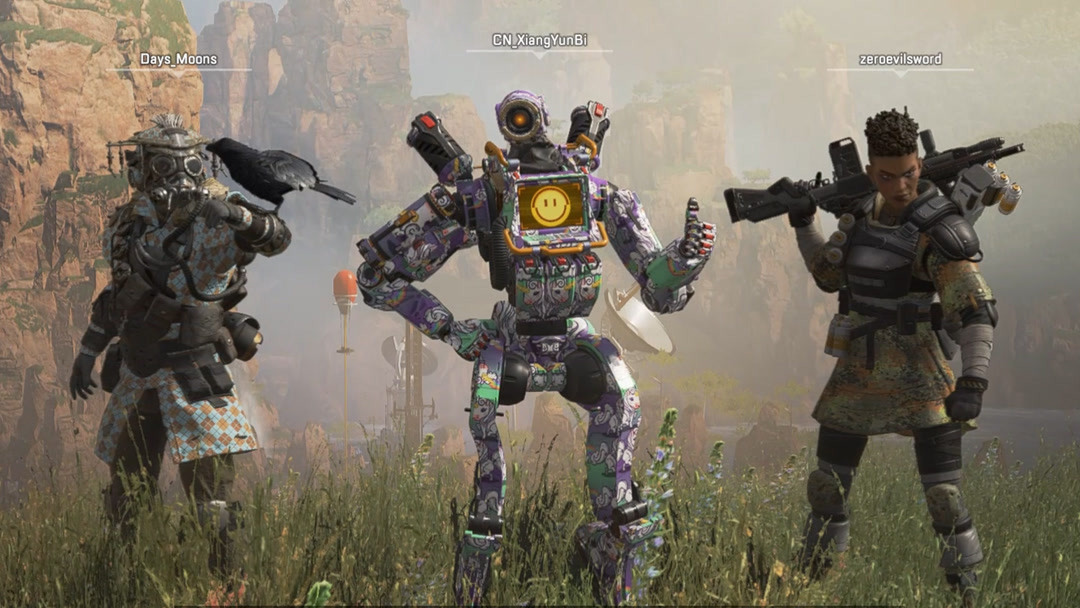1080x608 pixels.
Task: Select the Days_Moons player name tag
Action: (x=179, y=60)
